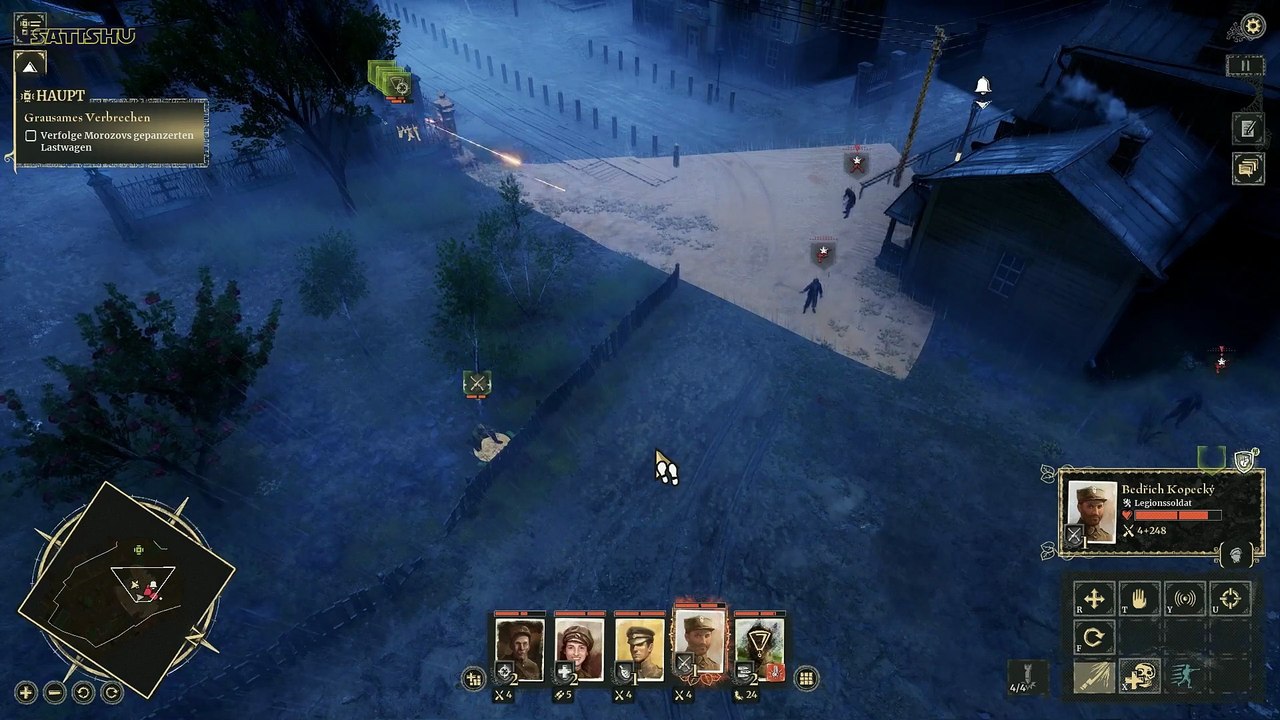Pause the game with the pause button

pyautogui.click(x=1245, y=66)
